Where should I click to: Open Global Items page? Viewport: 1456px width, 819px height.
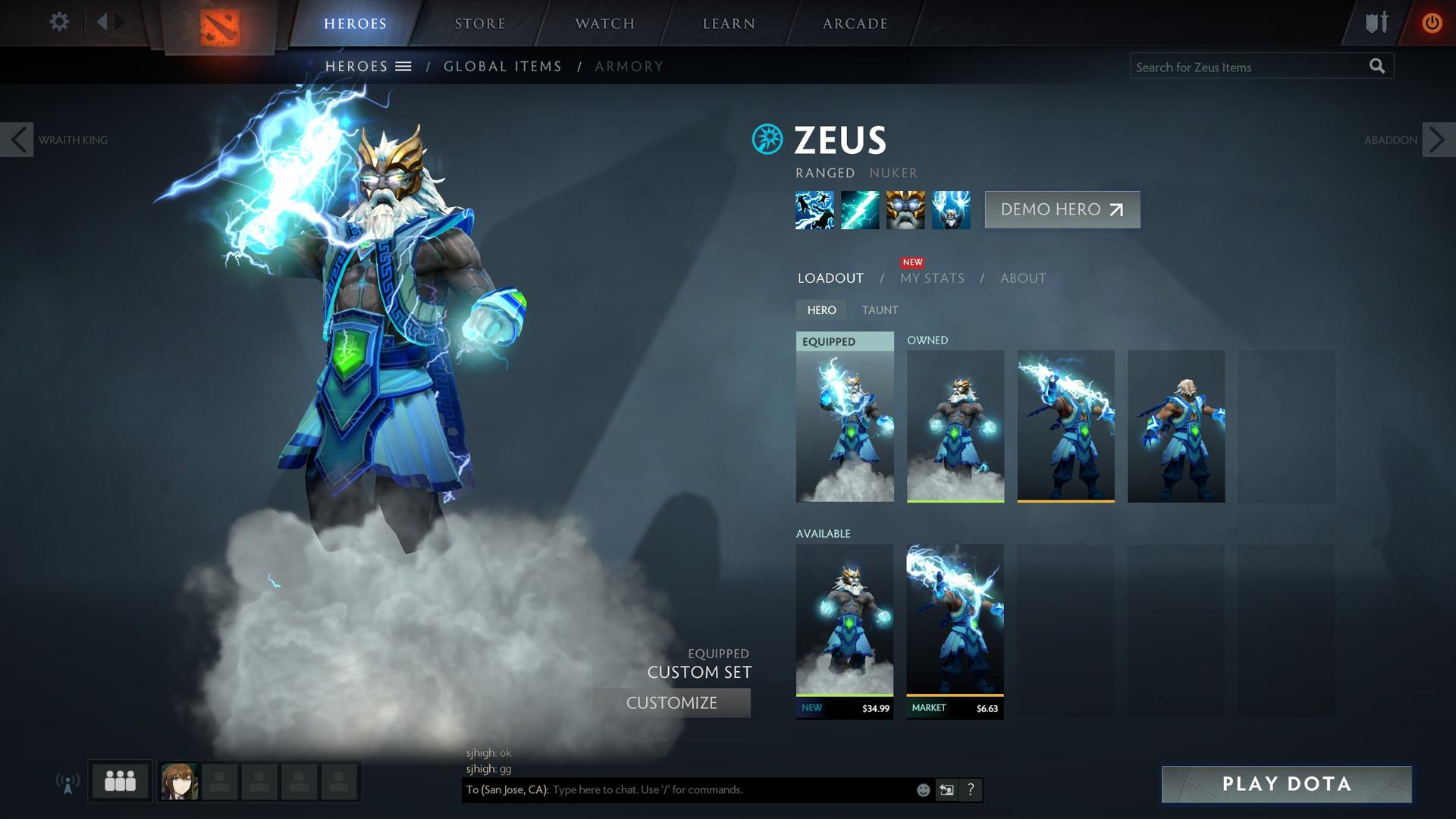(503, 67)
